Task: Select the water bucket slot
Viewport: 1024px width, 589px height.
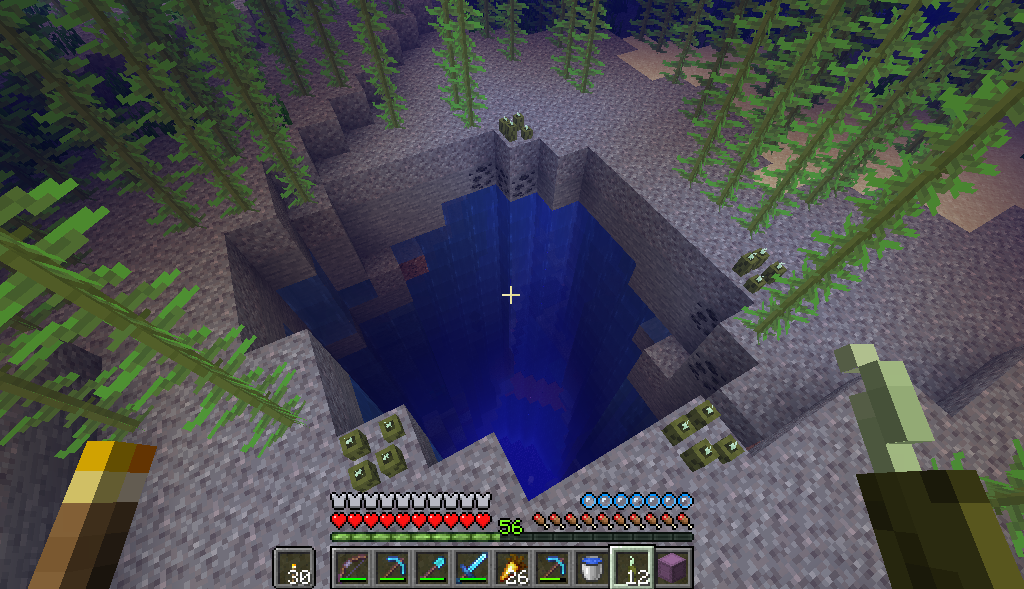Action: [591, 568]
